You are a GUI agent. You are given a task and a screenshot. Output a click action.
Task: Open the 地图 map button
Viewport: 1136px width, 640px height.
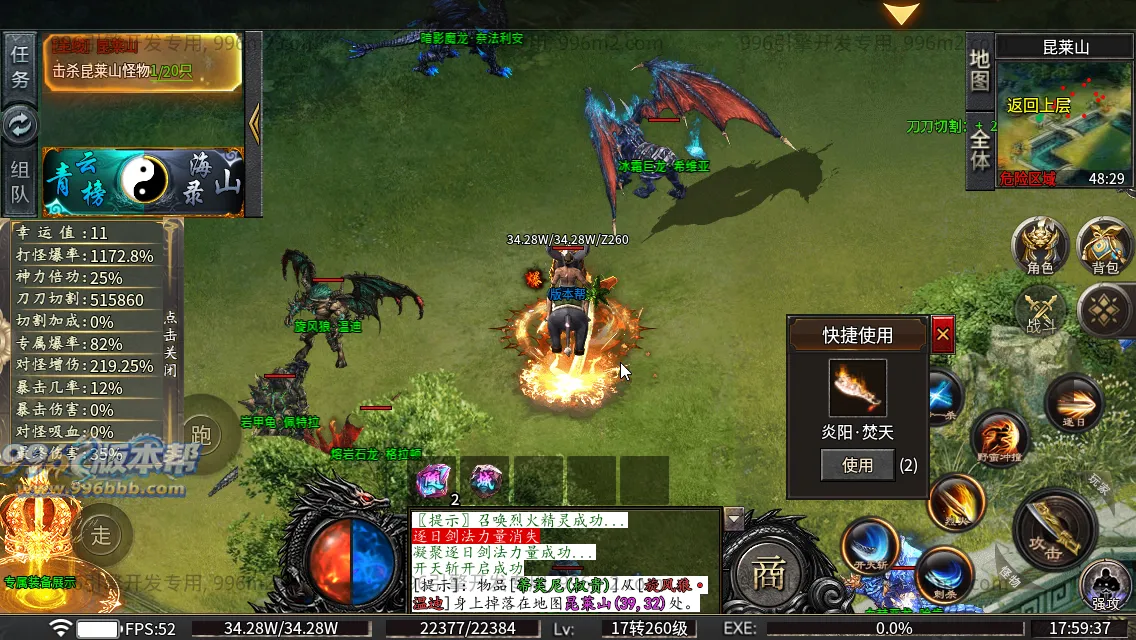[x=980, y=70]
